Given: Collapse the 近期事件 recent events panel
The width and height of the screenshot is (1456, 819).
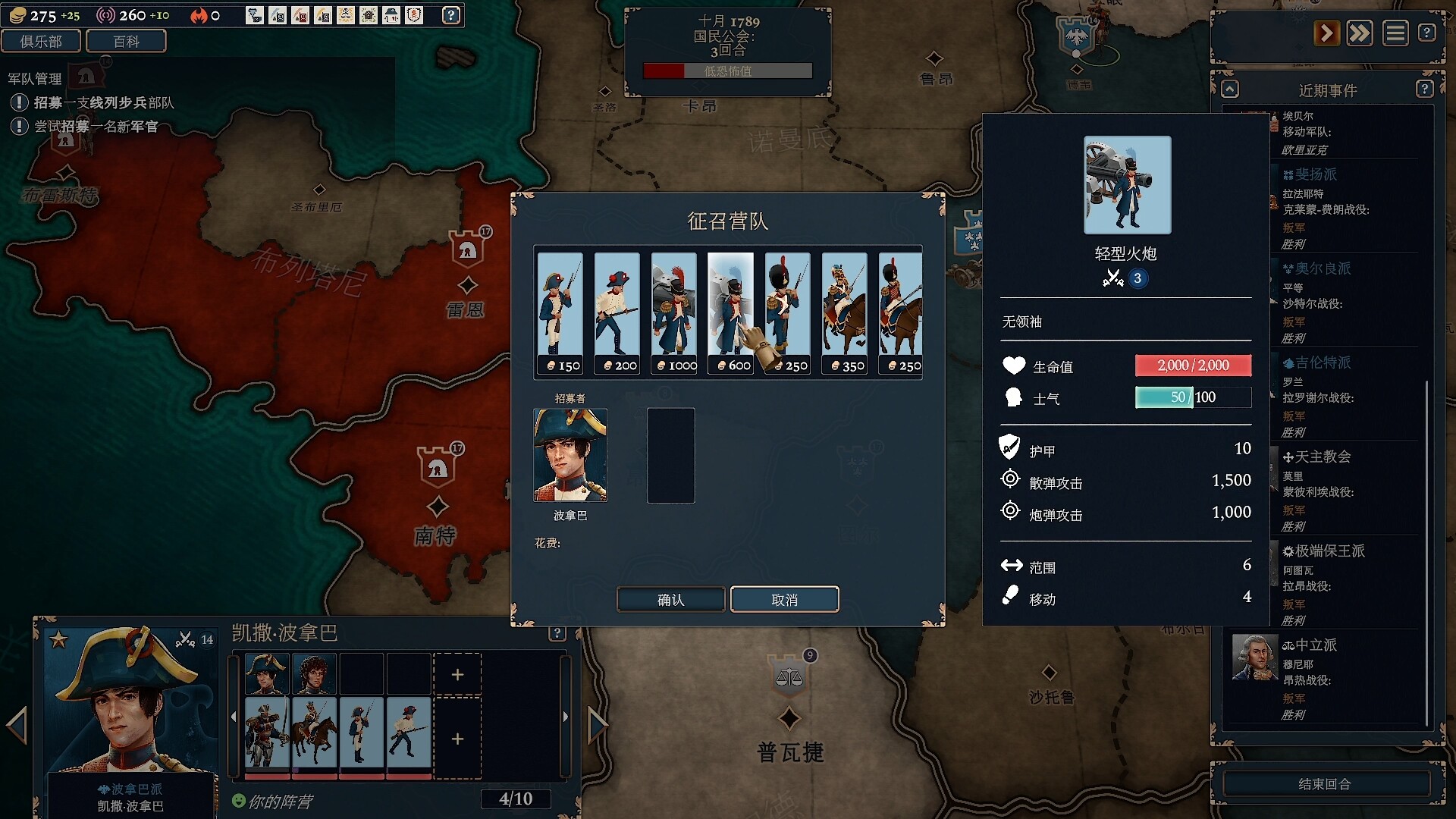Looking at the screenshot, I should [x=1230, y=89].
